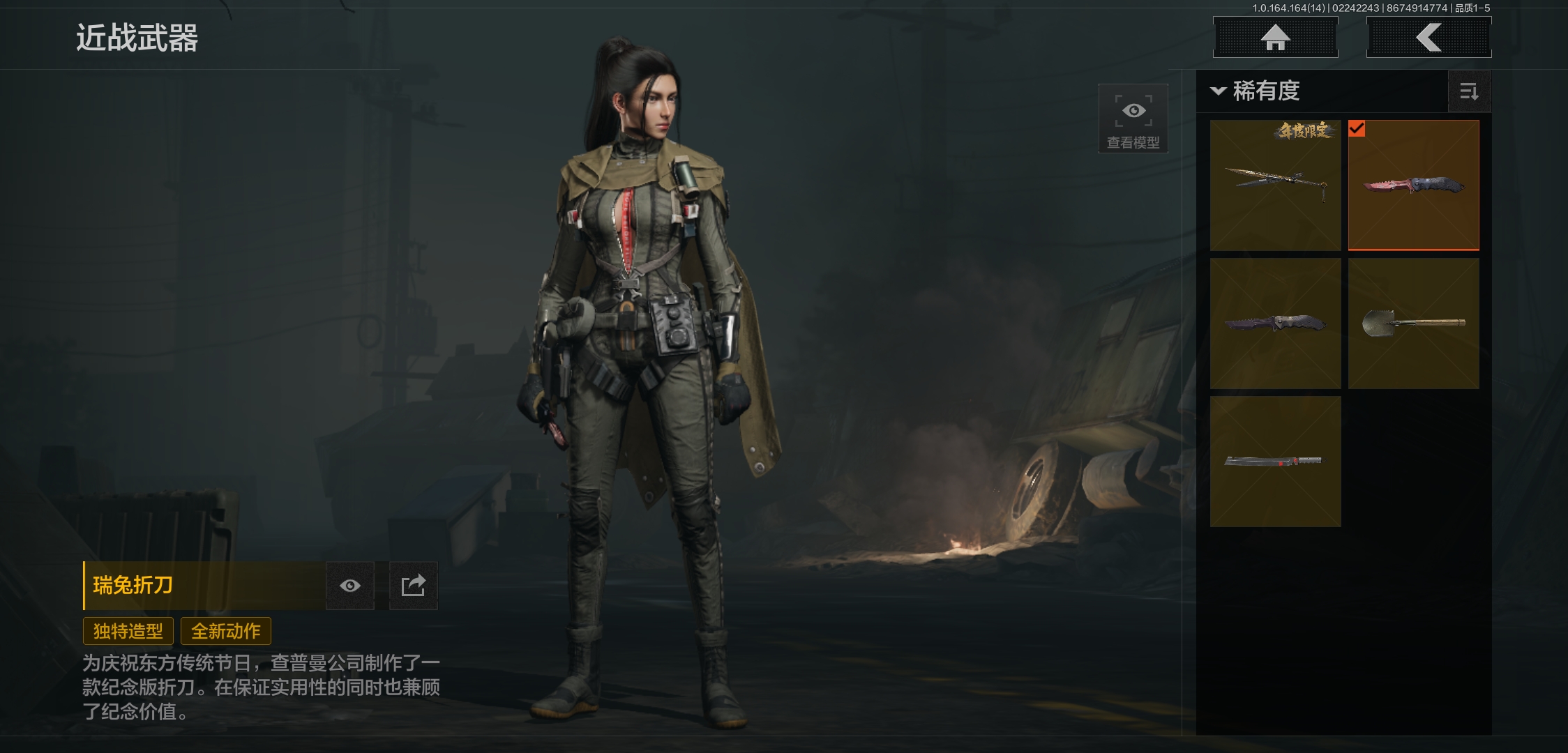
Task: Choose the dark purple folding knife tile
Action: click(x=1275, y=323)
